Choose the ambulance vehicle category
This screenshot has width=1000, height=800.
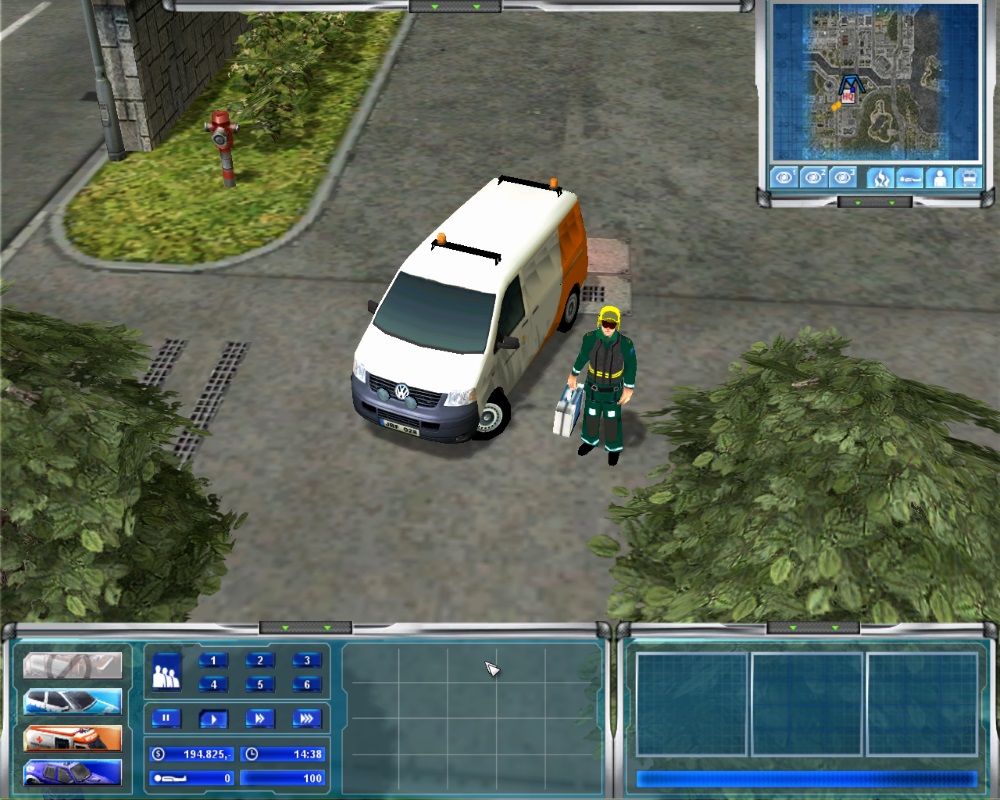(x=72, y=737)
